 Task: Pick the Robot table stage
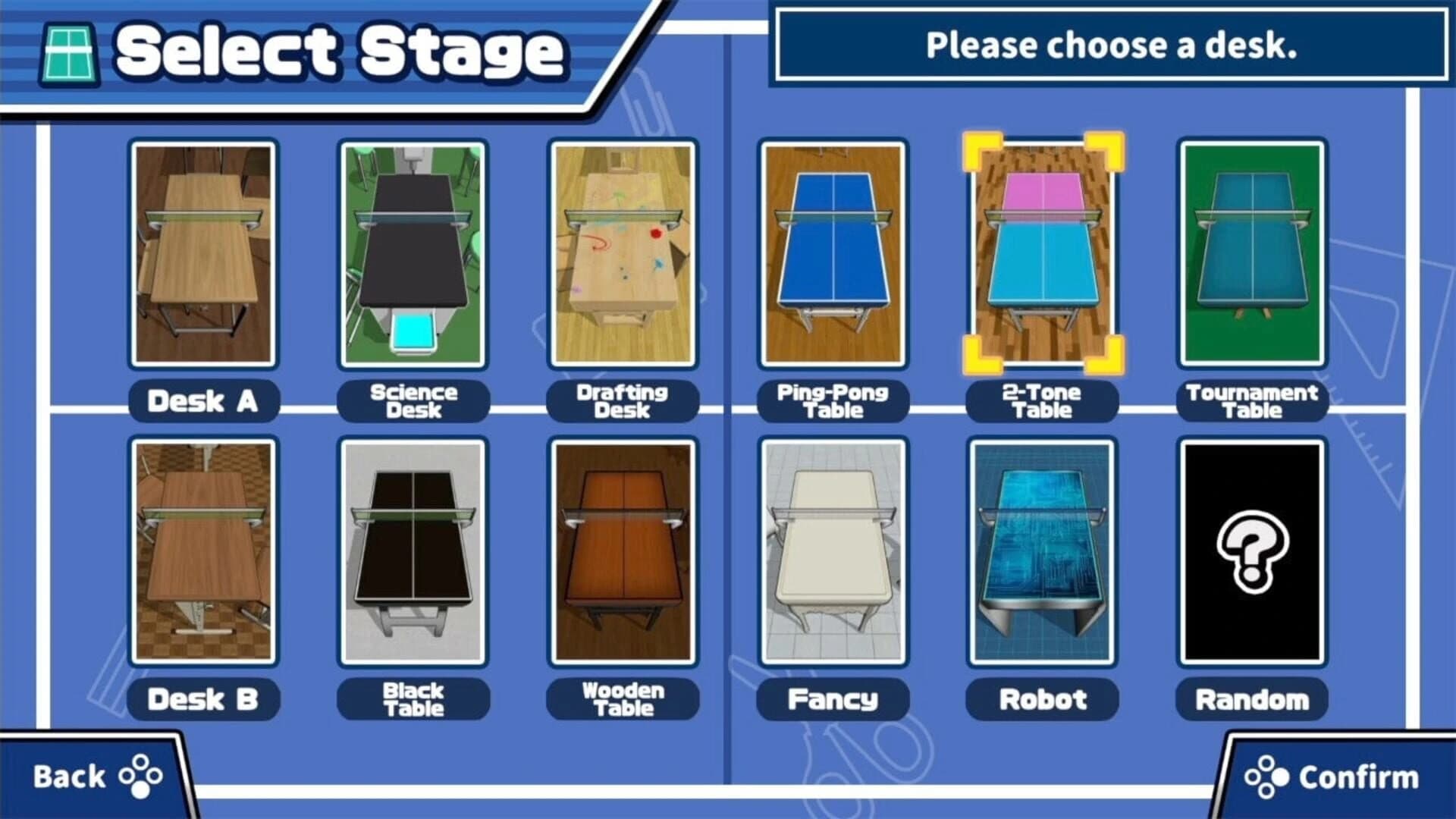point(1043,554)
